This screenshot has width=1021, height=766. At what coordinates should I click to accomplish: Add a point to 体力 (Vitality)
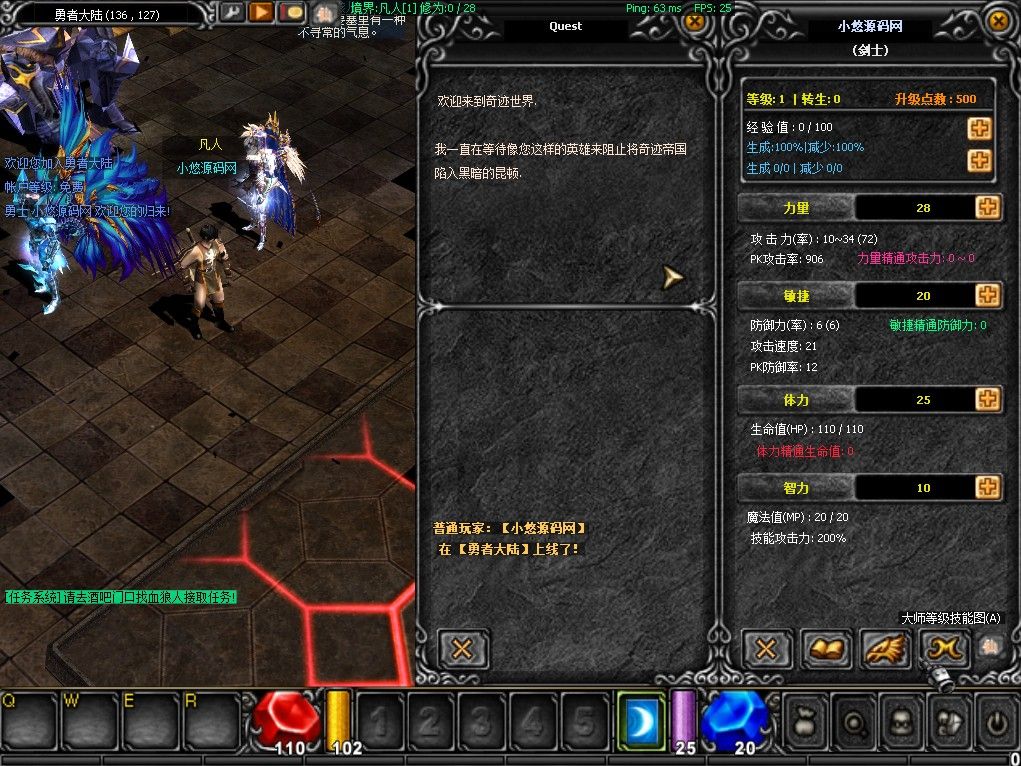click(988, 399)
